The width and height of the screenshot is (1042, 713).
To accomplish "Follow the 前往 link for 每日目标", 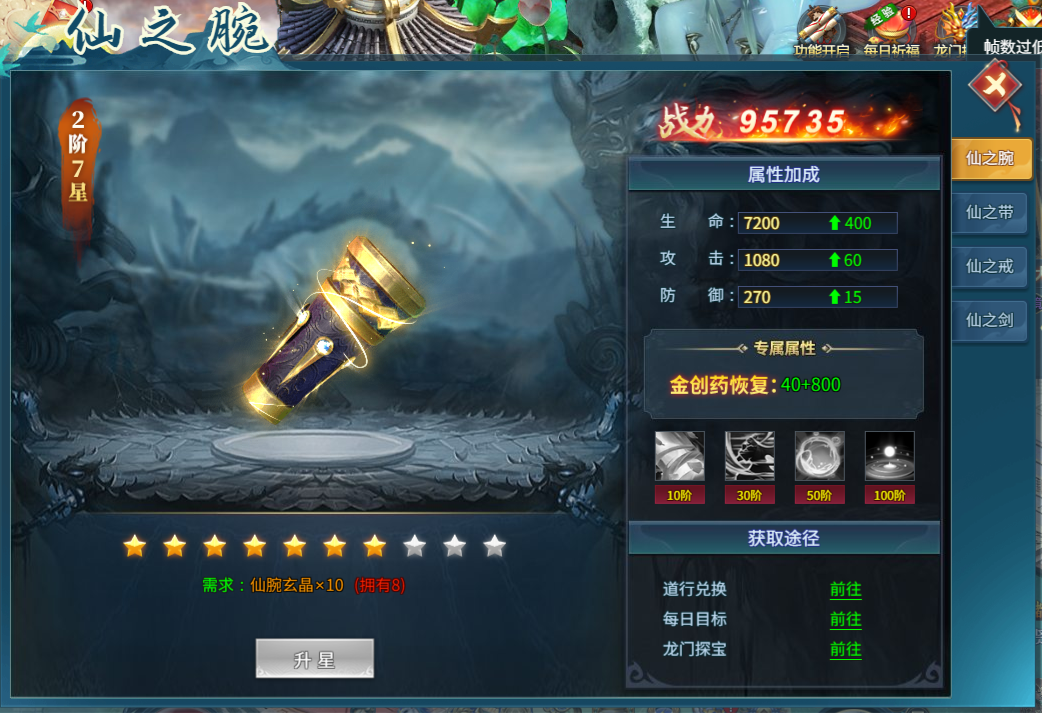I will [x=845, y=619].
